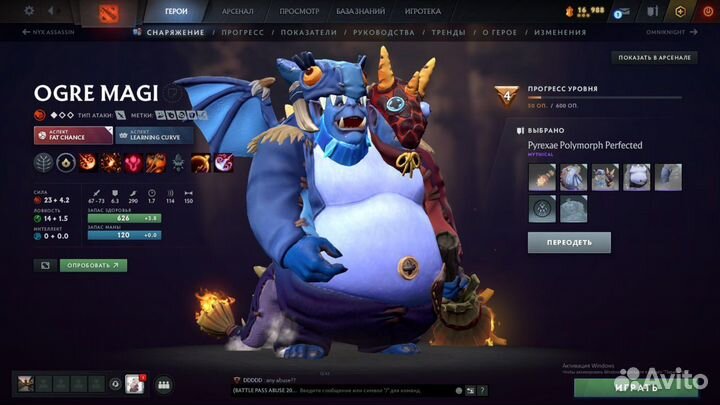Choose the Learning Curve aspect
The height and width of the screenshot is (405, 720).
(155, 136)
